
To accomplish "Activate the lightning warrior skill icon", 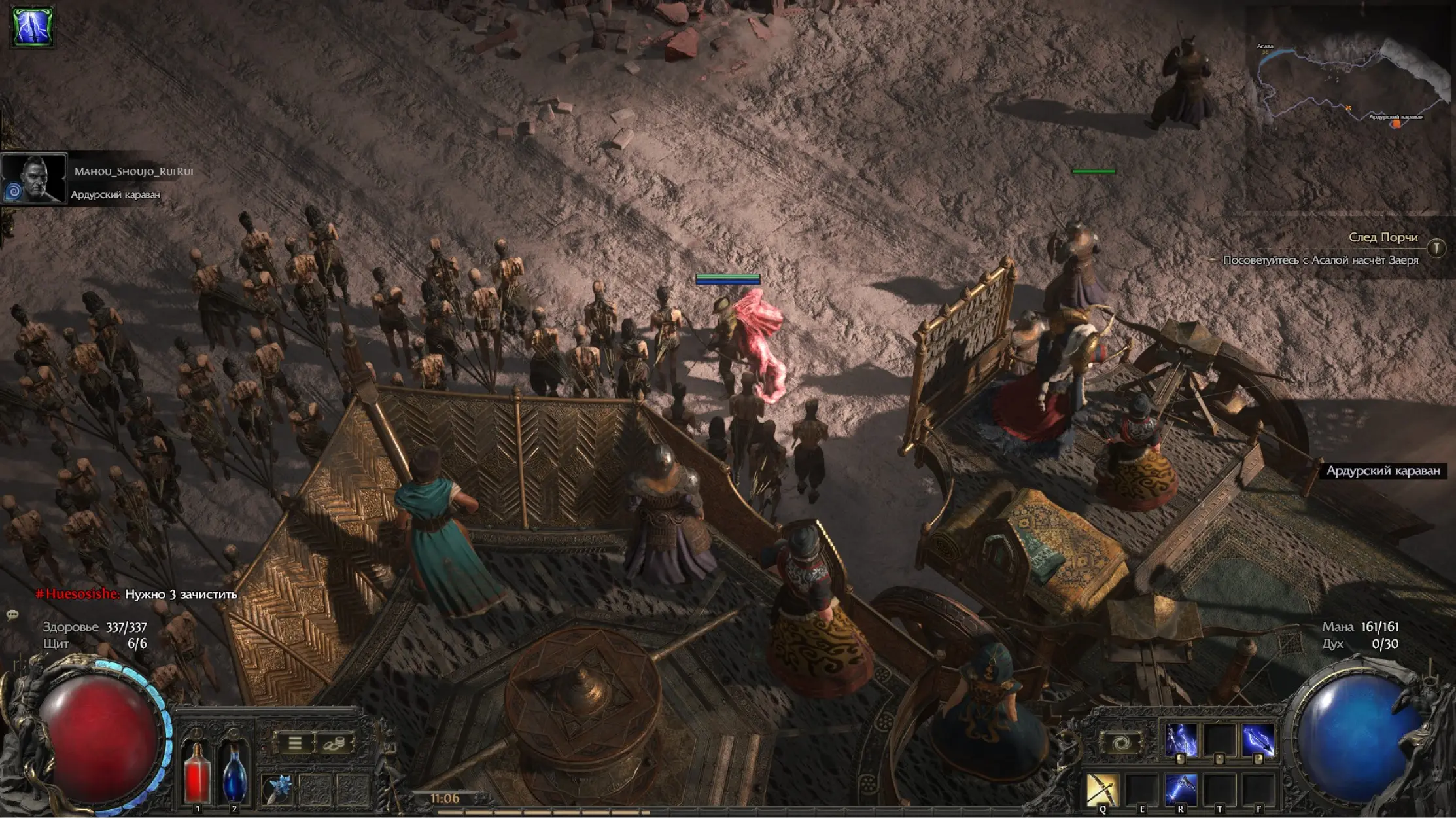I will [1181, 741].
